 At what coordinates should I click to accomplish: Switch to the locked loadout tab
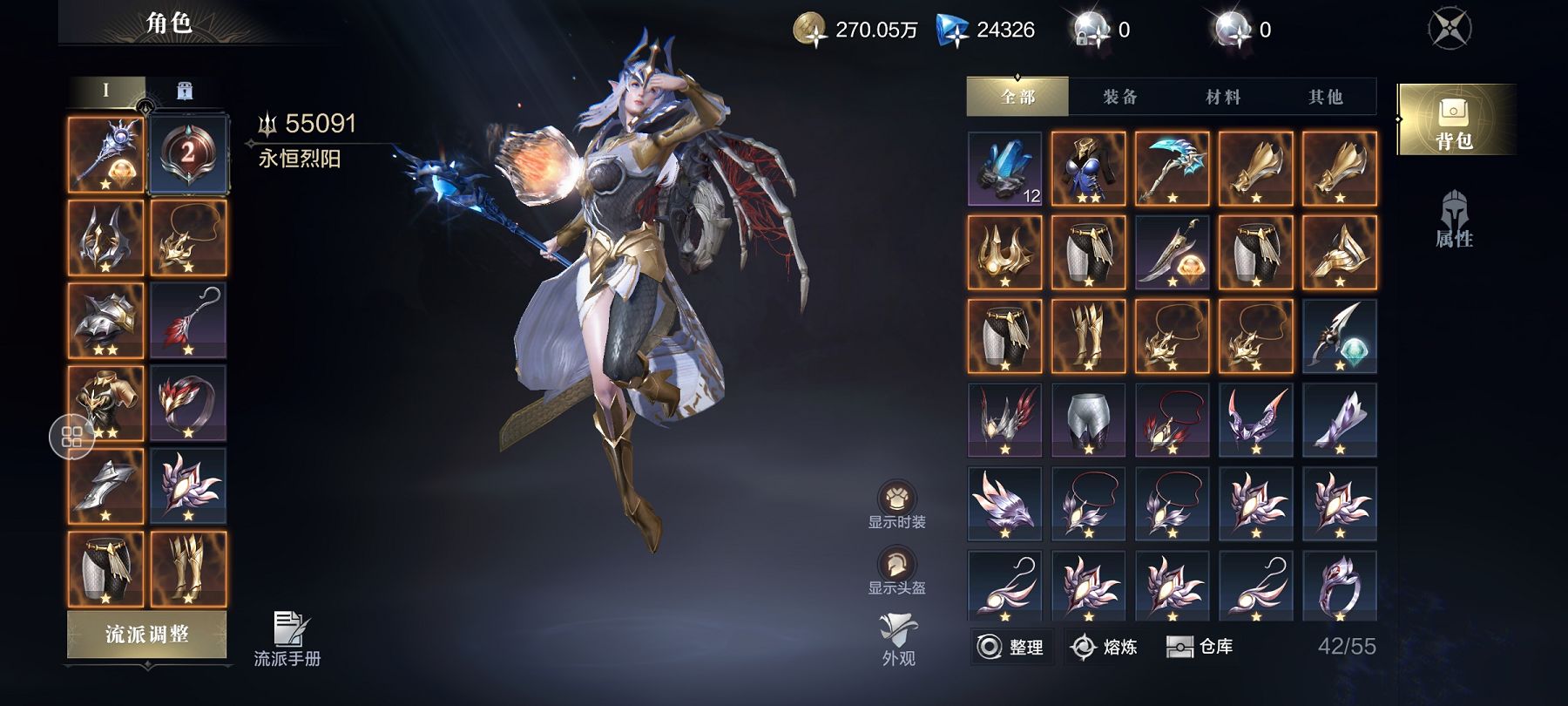point(185,91)
